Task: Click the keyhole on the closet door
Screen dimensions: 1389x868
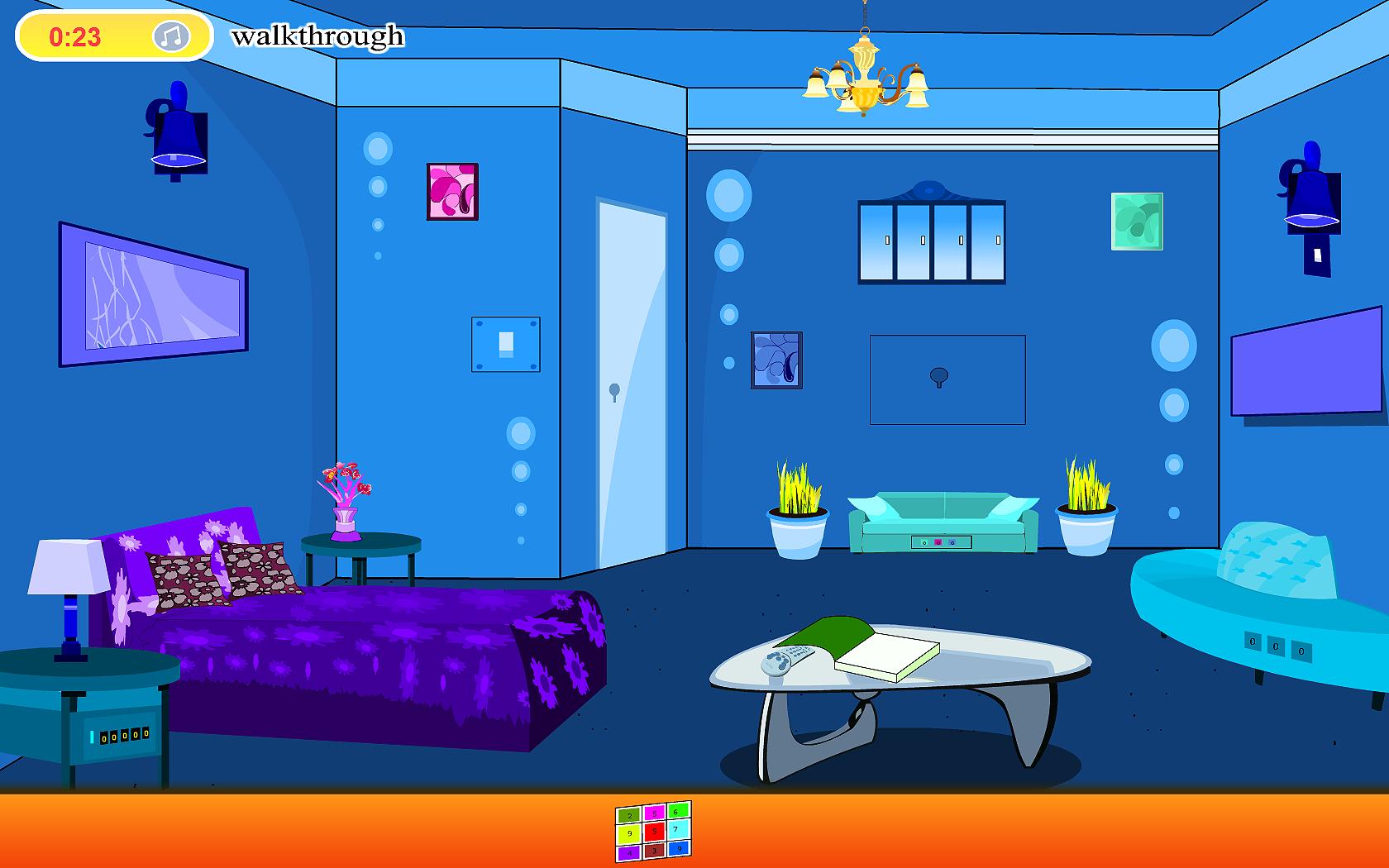Action: pyautogui.click(x=613, y=389)
